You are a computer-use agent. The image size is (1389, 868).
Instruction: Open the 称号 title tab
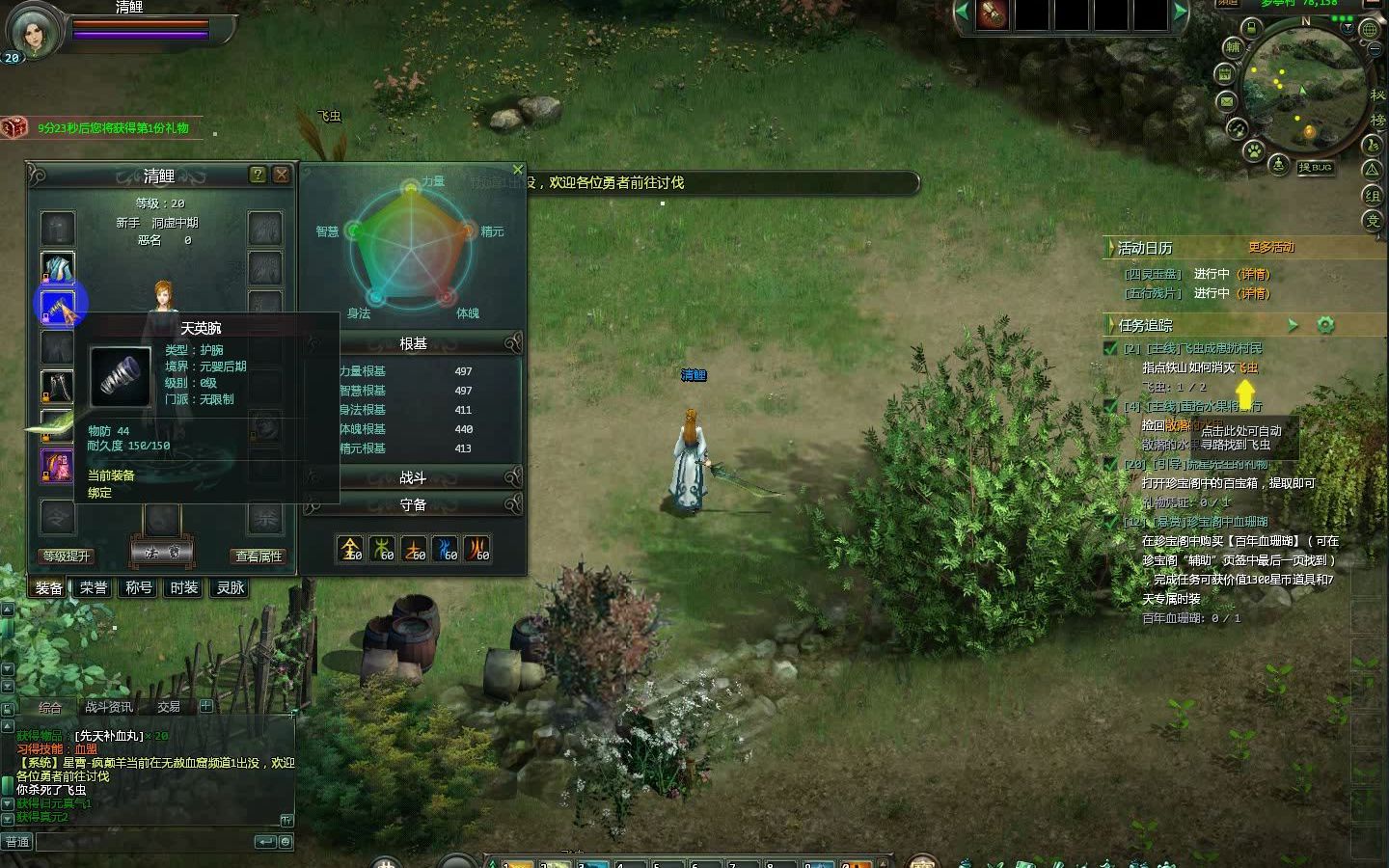(x=139, y=587)
